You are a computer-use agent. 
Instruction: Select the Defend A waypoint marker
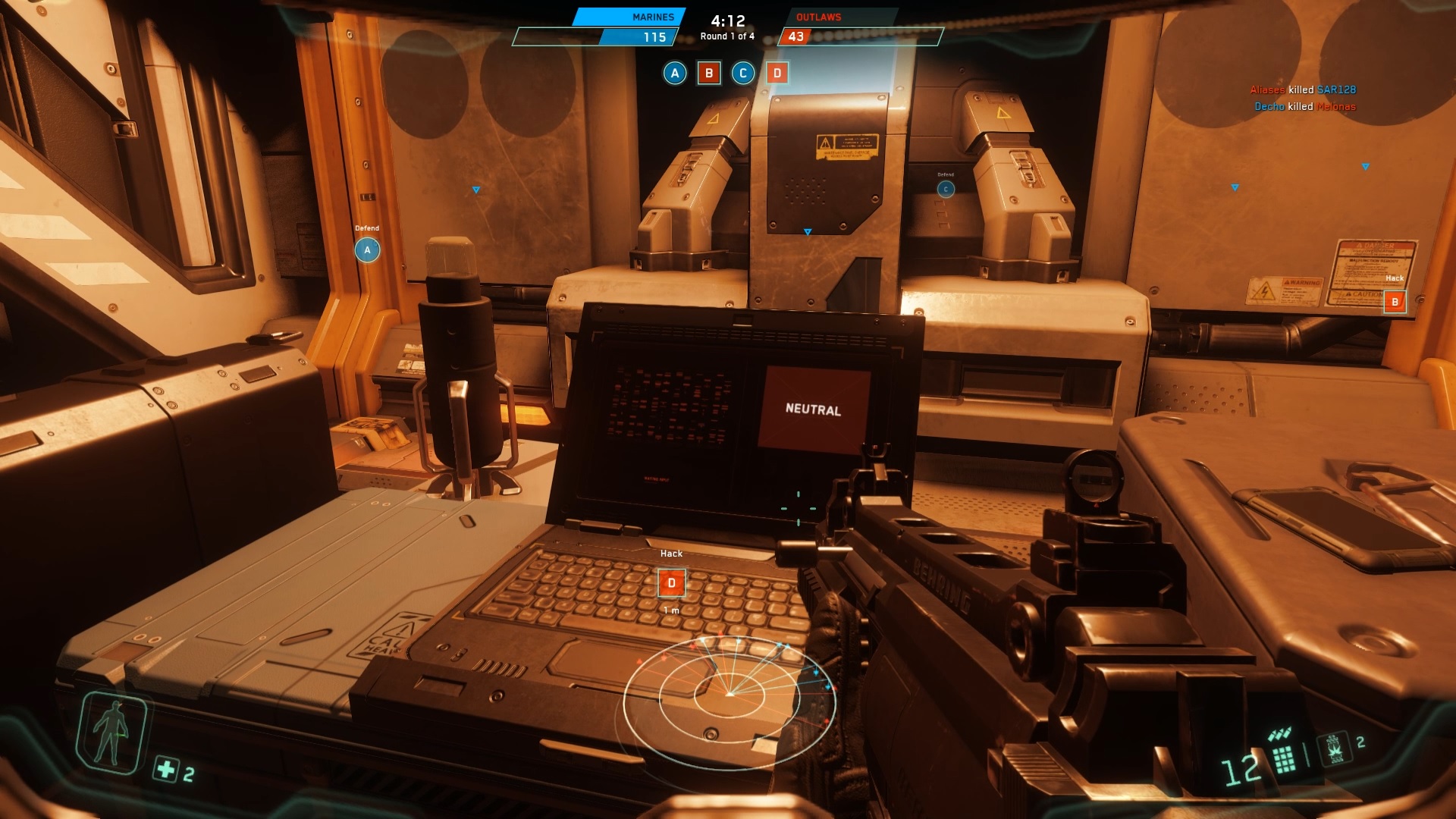tap(368, 249)
